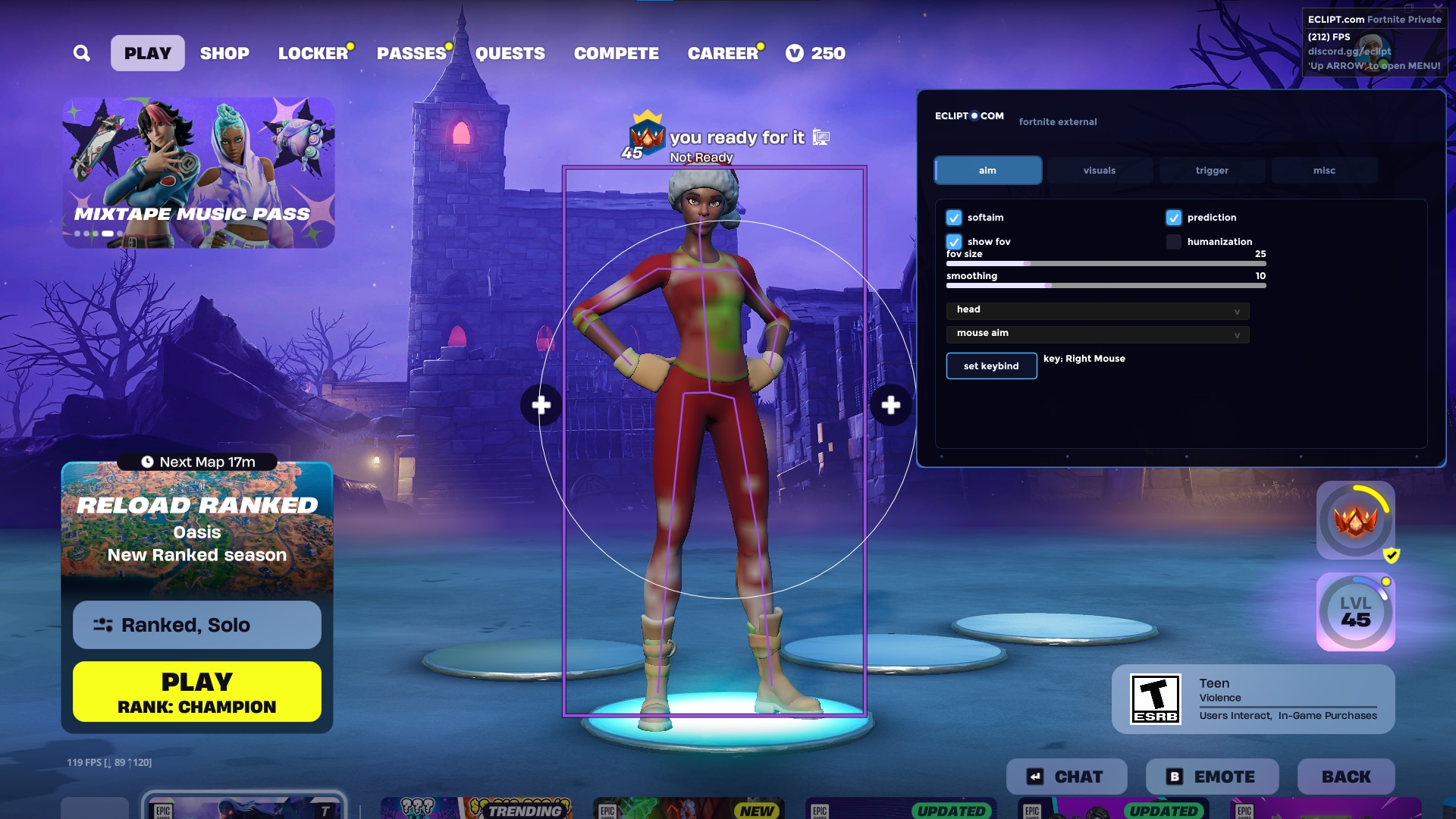Open the TRENDING game thumbnail
Viewport: 1456px width, 819px height.
(476, 808)
